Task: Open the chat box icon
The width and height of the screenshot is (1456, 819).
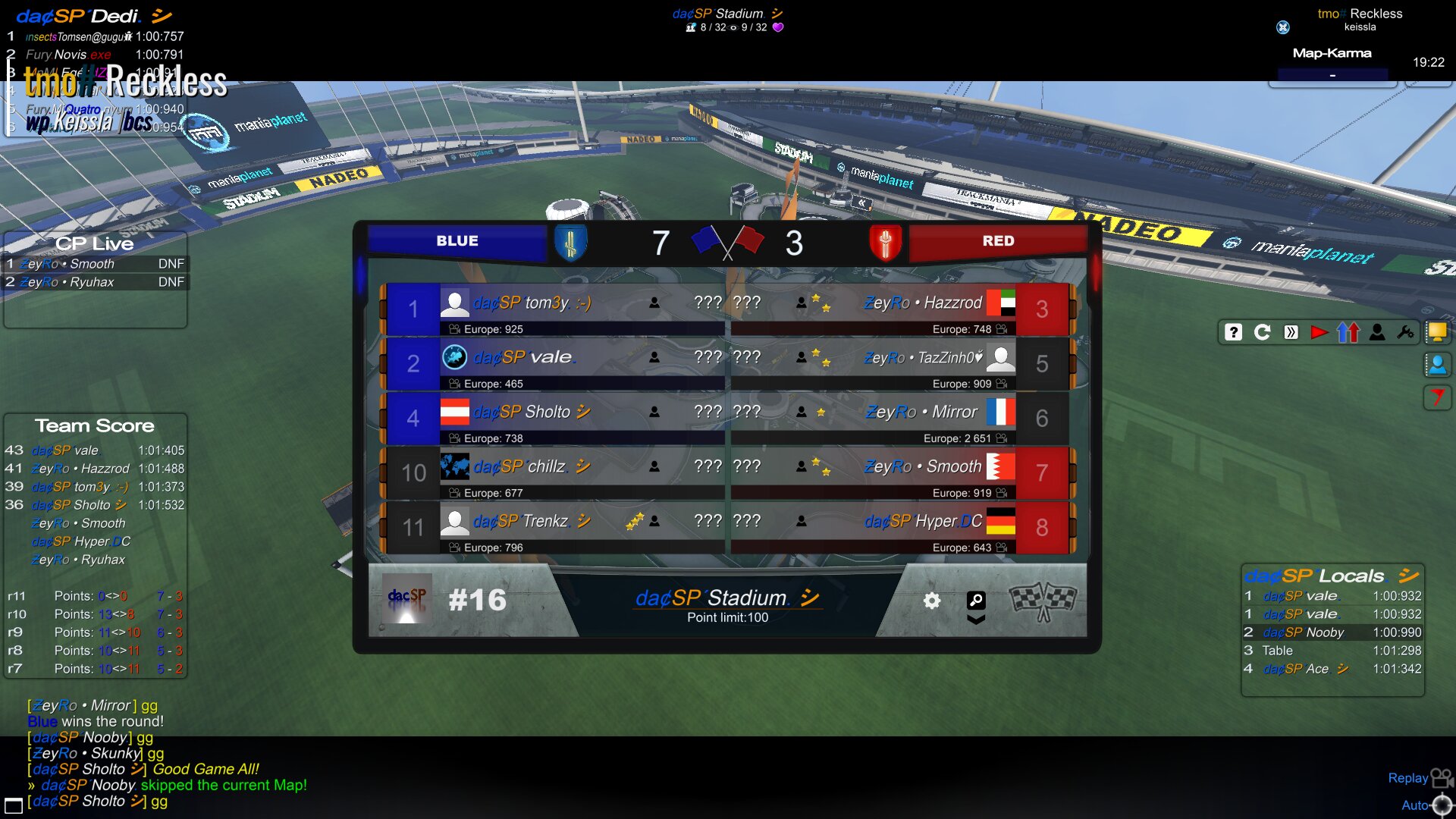Action: tap(14, 805)
